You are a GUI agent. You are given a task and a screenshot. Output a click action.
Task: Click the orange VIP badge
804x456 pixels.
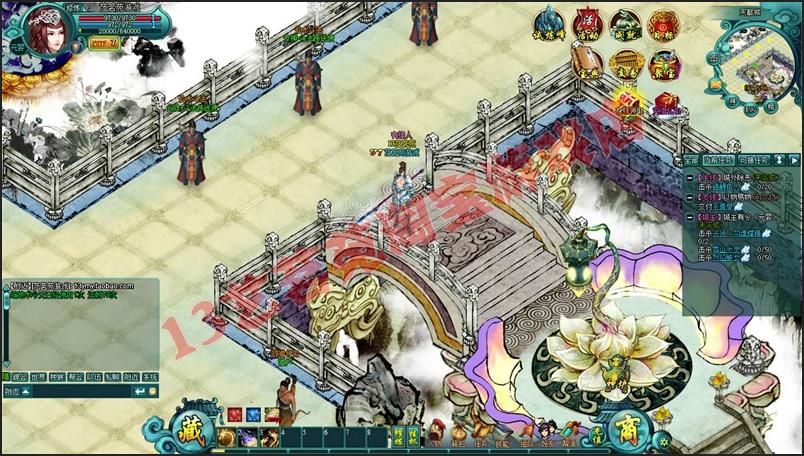pos(104,44)
